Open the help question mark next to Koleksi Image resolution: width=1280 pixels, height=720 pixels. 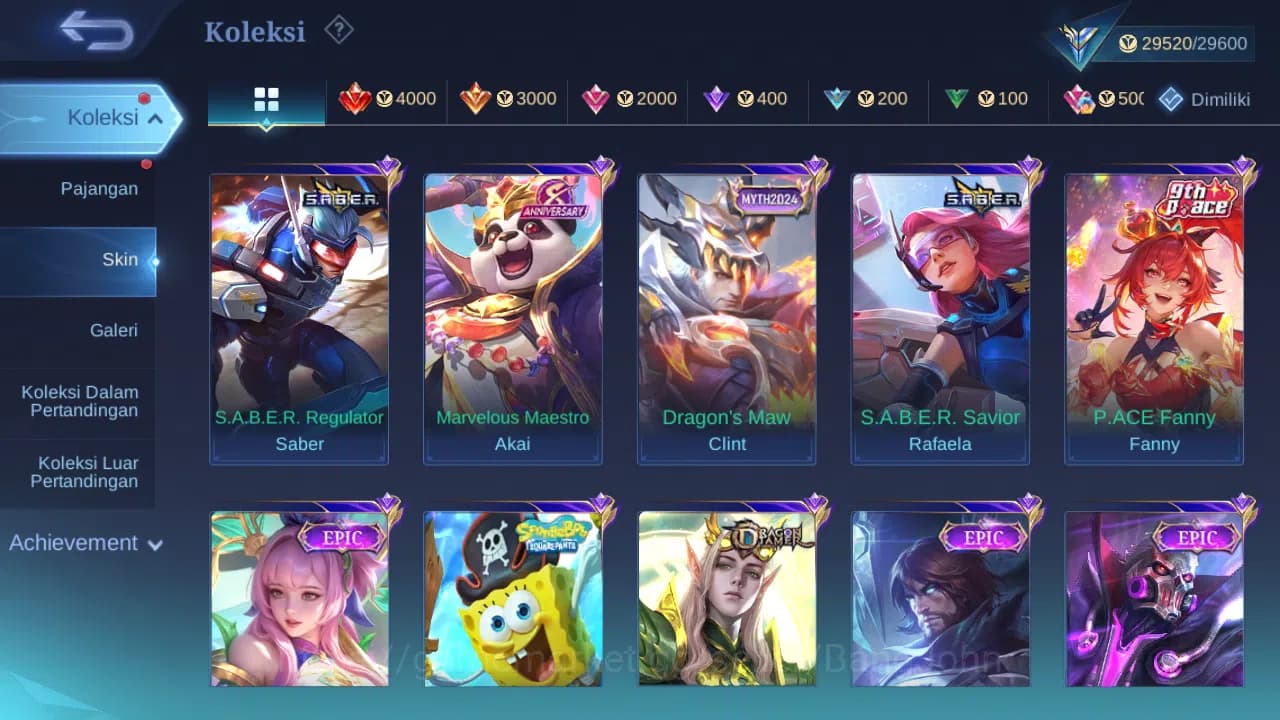pos(339,30)
